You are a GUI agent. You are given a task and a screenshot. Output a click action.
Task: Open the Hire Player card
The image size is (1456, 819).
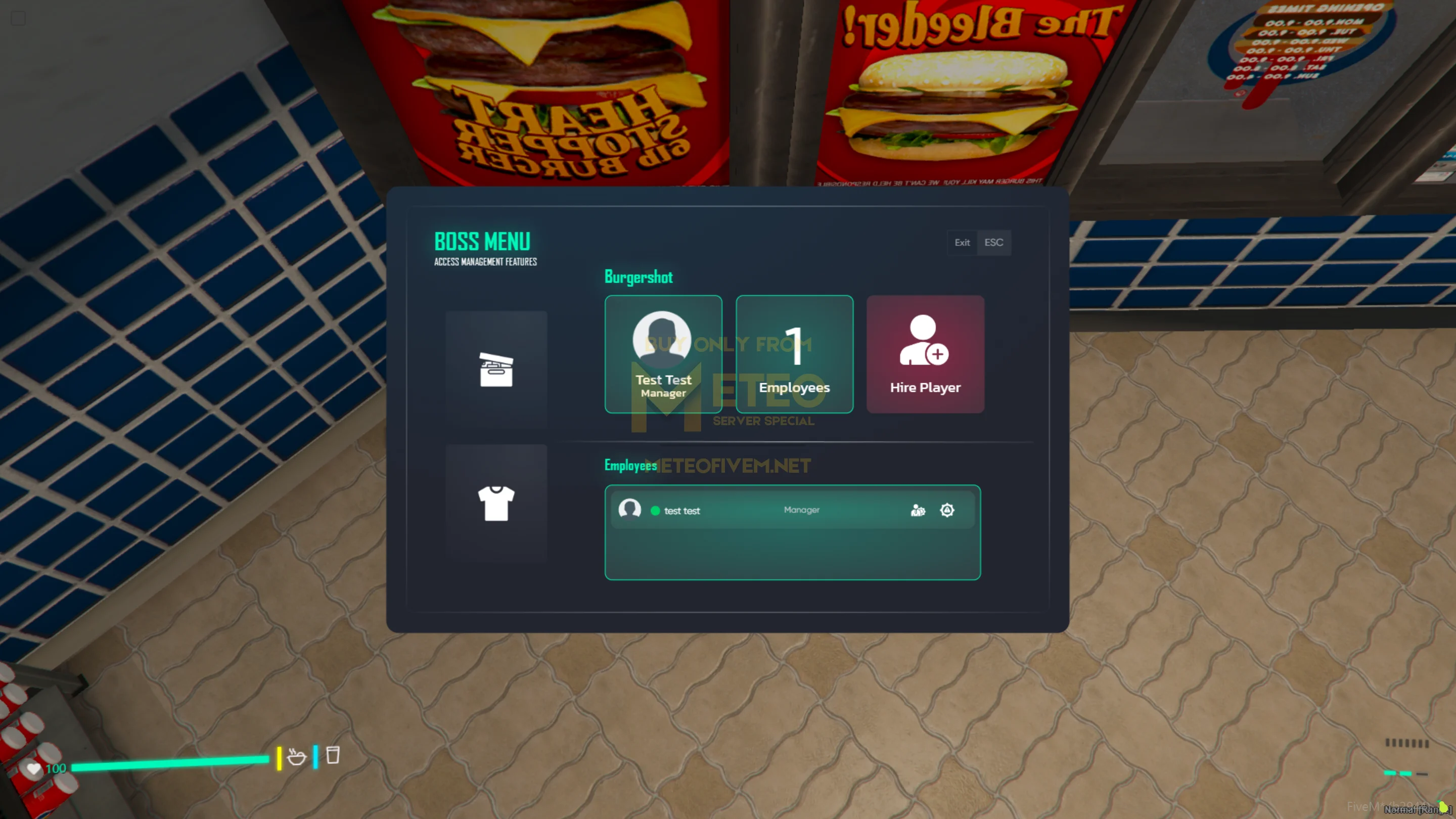point(925,354)
